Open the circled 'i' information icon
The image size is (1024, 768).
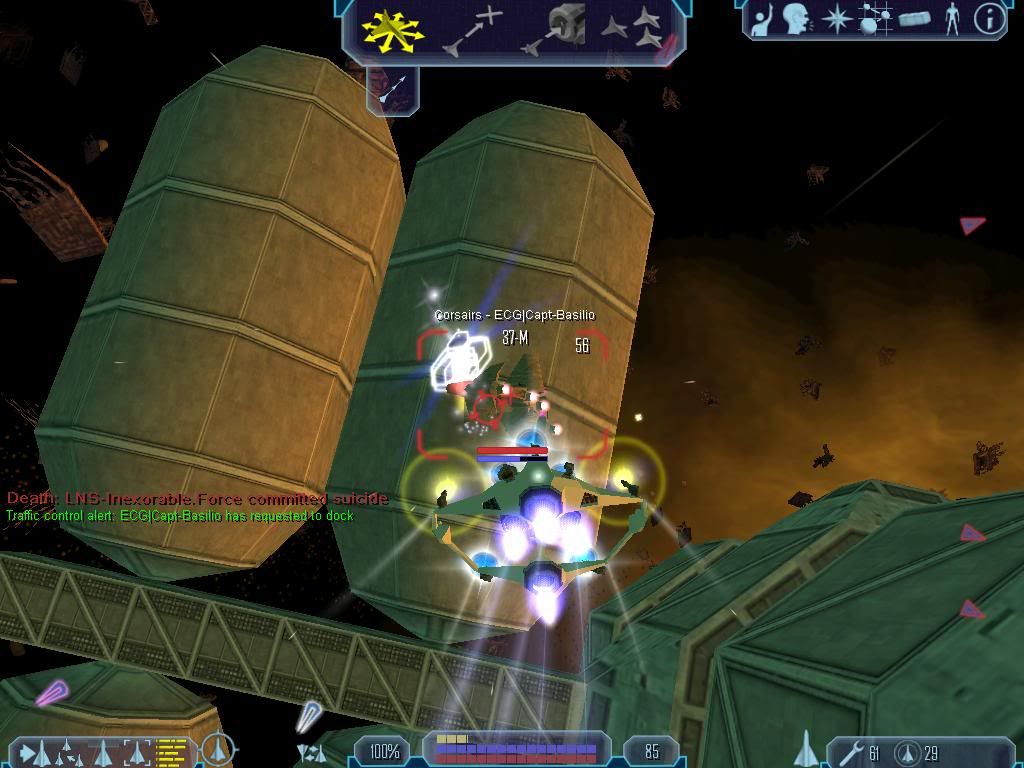(x=989, y=19)
